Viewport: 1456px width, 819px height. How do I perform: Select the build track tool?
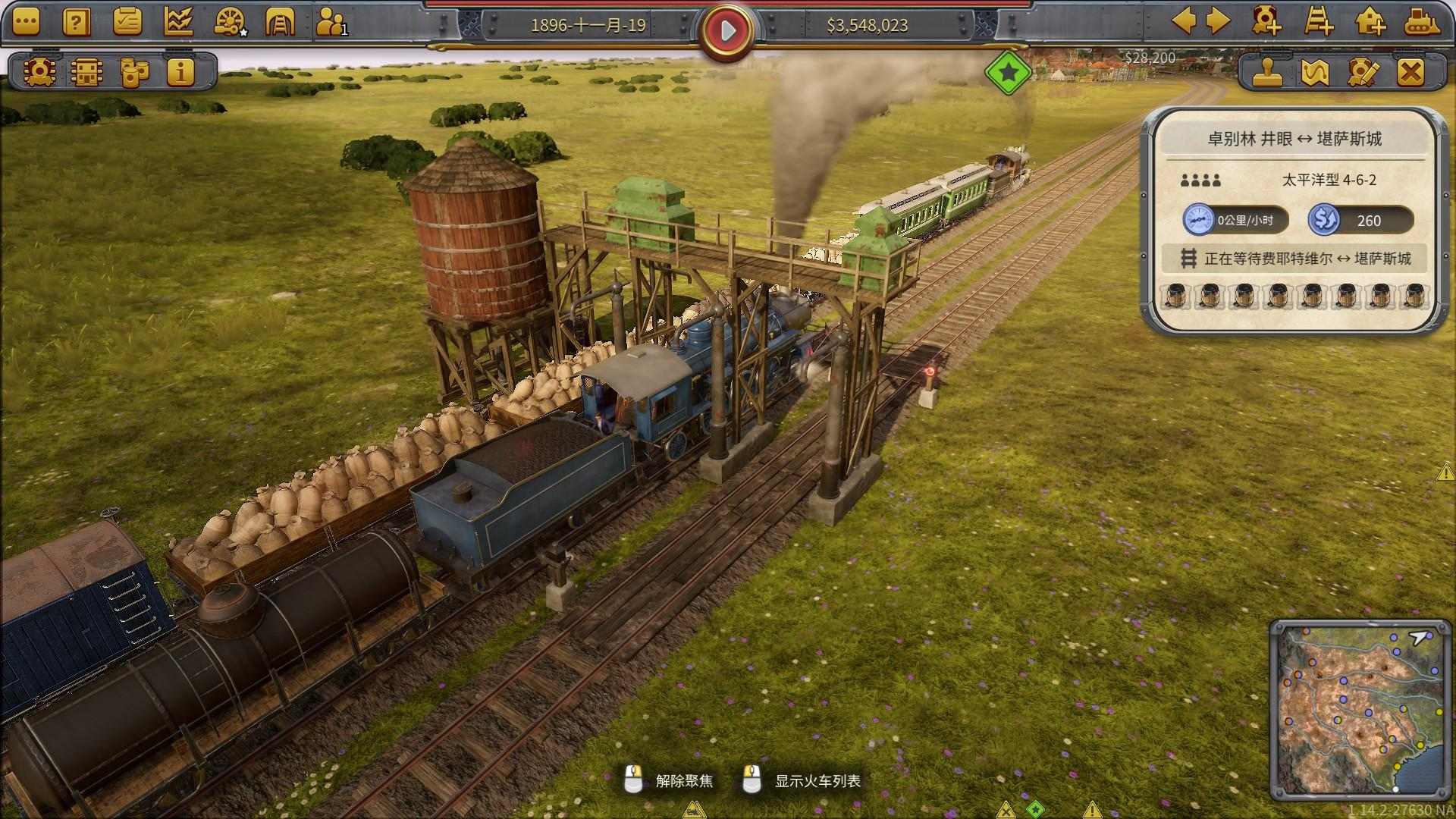1319,21
